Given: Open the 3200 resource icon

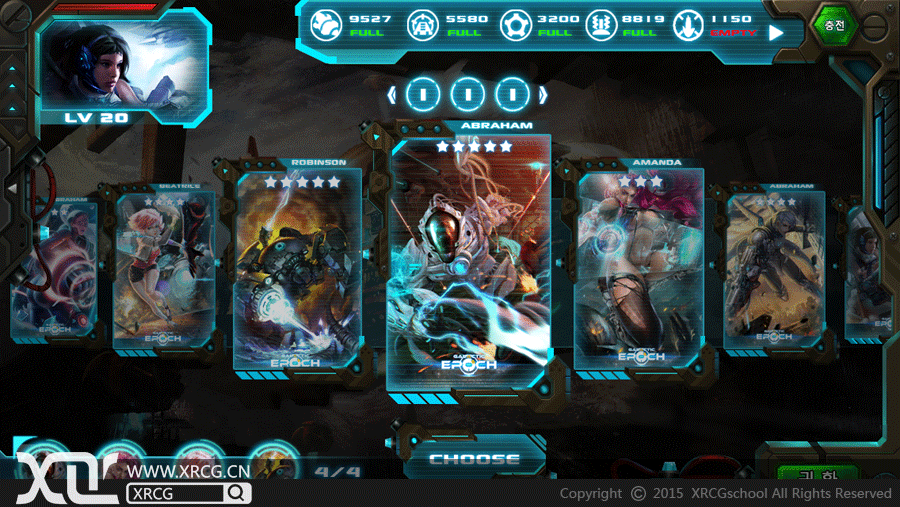Looking at the screenshot, I should click(x=514, y=24).
